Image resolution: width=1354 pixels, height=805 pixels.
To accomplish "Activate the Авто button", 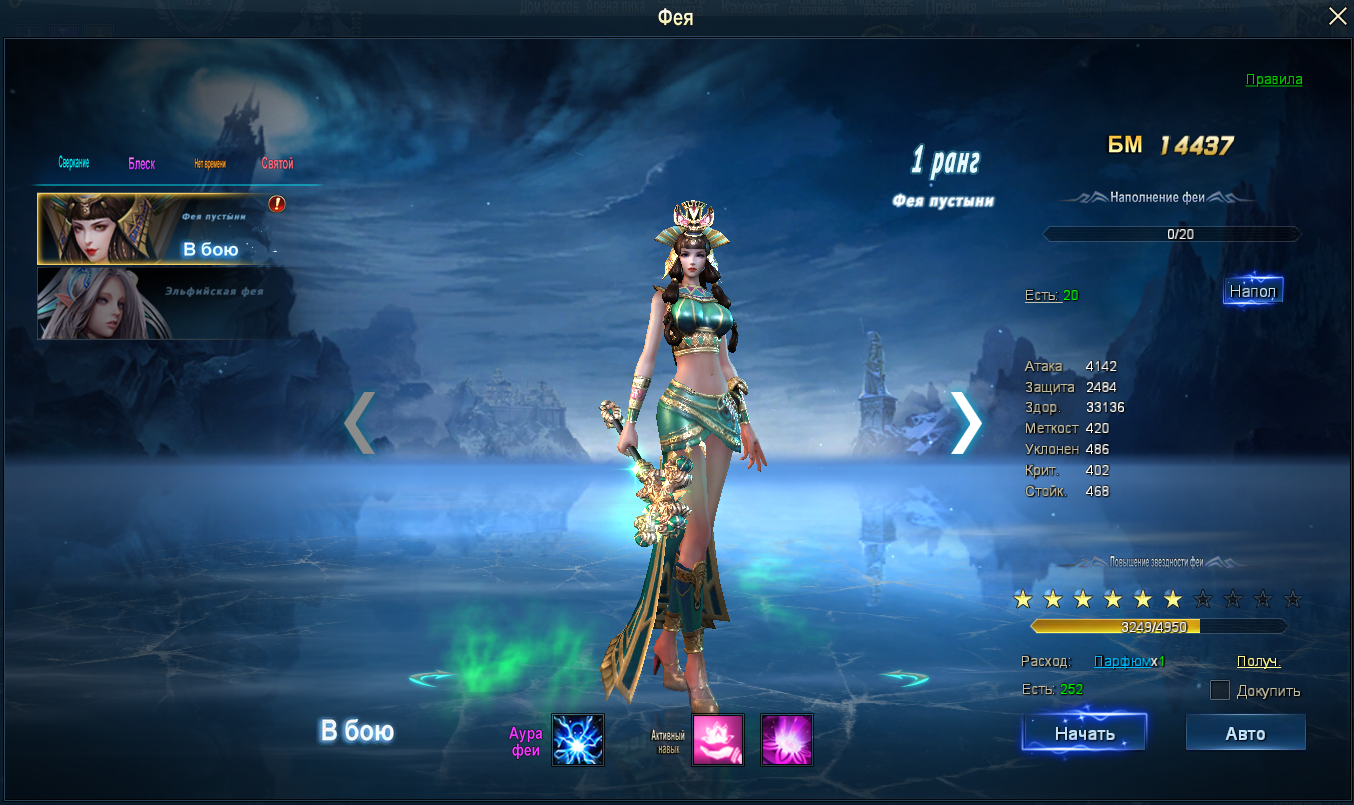I will coord(1245,733).
